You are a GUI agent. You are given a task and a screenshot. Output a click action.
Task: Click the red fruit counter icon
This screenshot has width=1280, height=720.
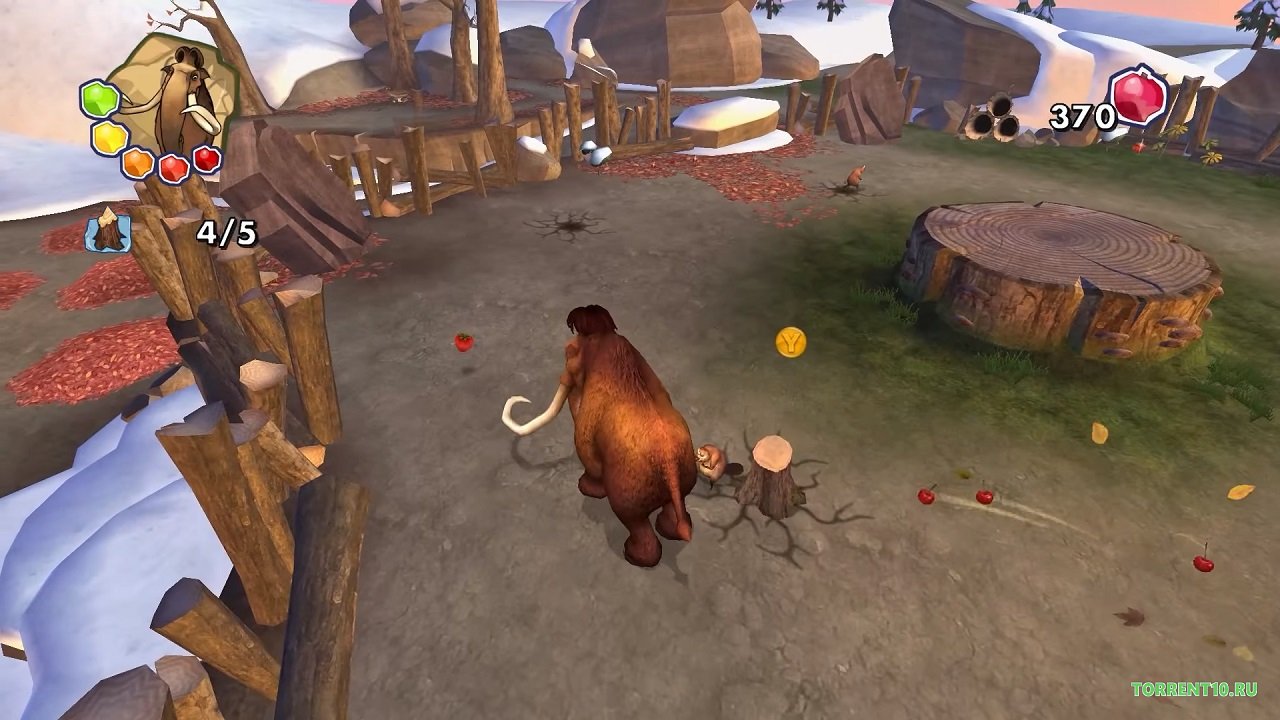point(1139,98)
